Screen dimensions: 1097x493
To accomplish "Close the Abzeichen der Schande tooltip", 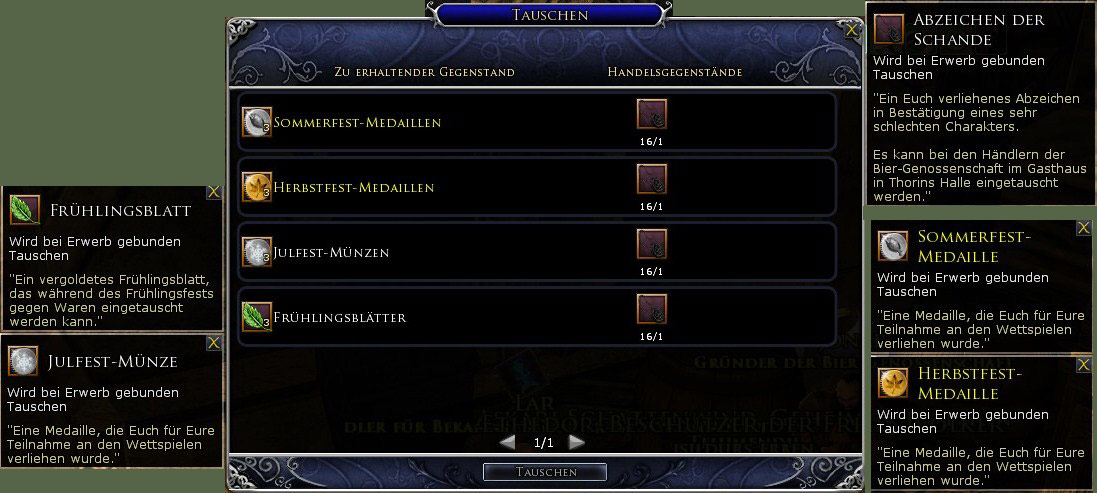I will (x=1086, y=10).
